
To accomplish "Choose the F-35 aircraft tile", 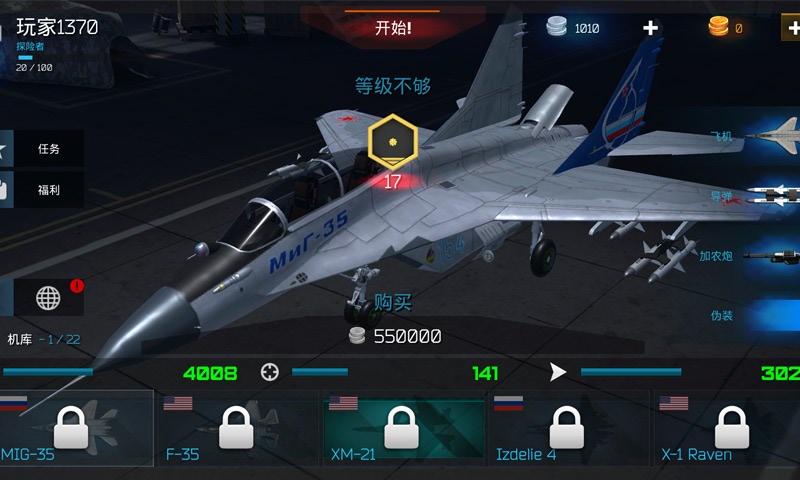I will pos(236,428).
